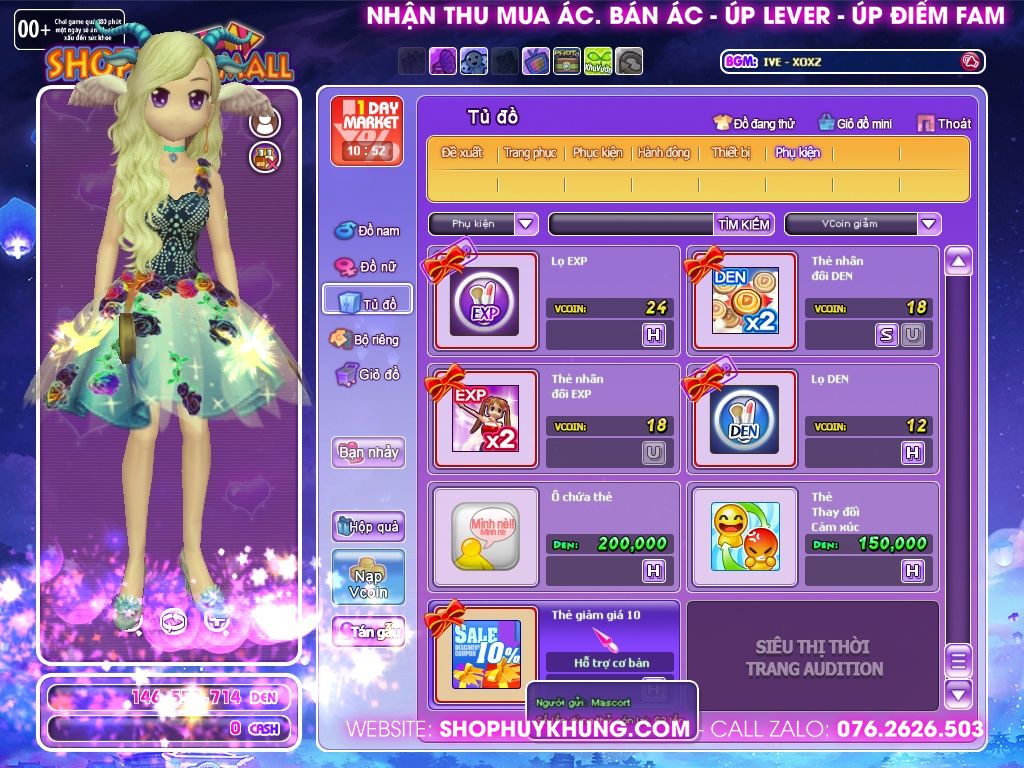Select Đồ nam in side menu
Screen dimensions: 1024x768
point(367,230)
